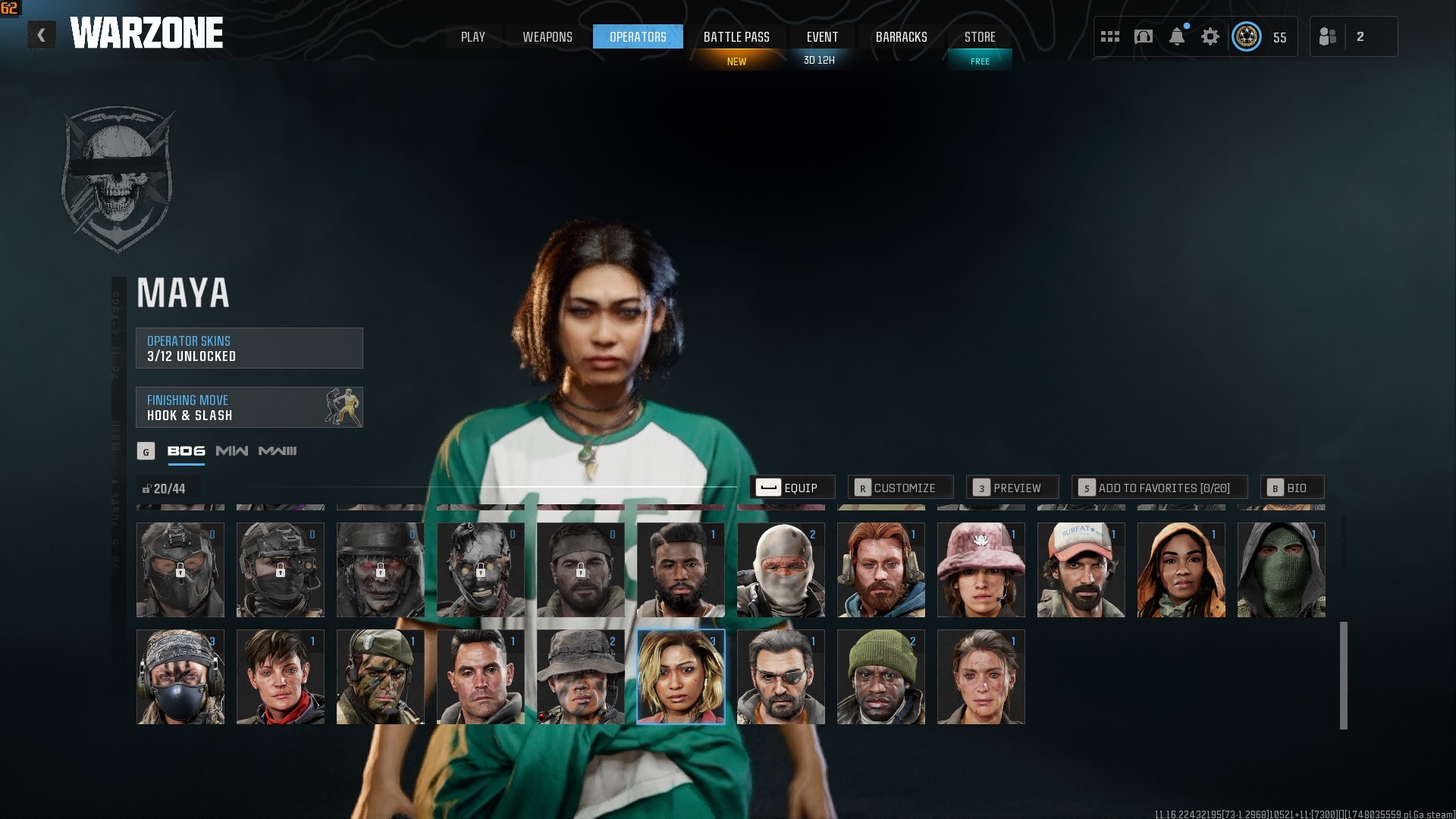The height and width of the screenshot is (819, 1456).
Task: Open the Finishing Move Hook & Slash panel
Action: pyautogui.click(x=249, y=407)
